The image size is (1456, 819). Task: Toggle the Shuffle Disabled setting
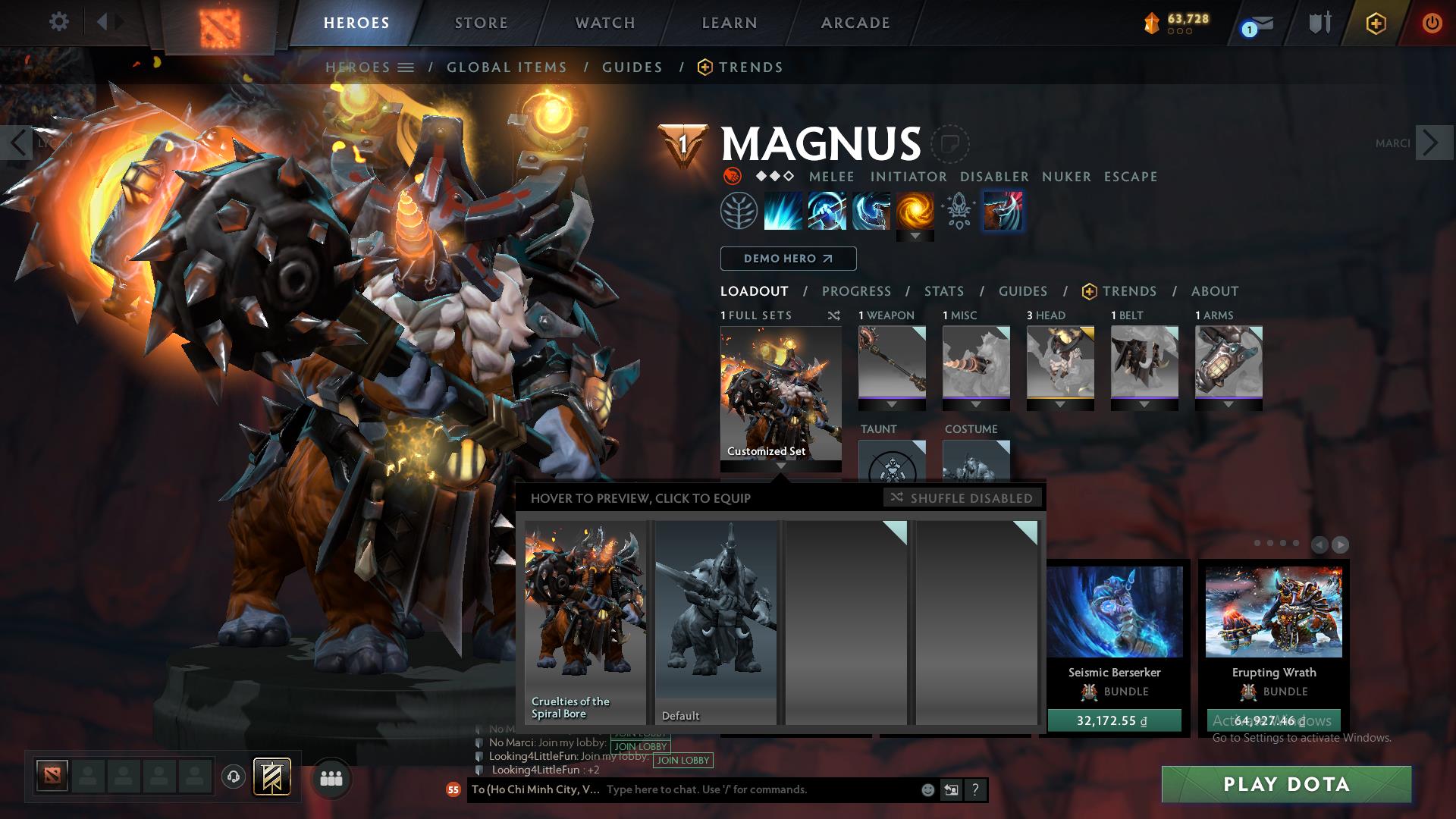pos(963,498)
